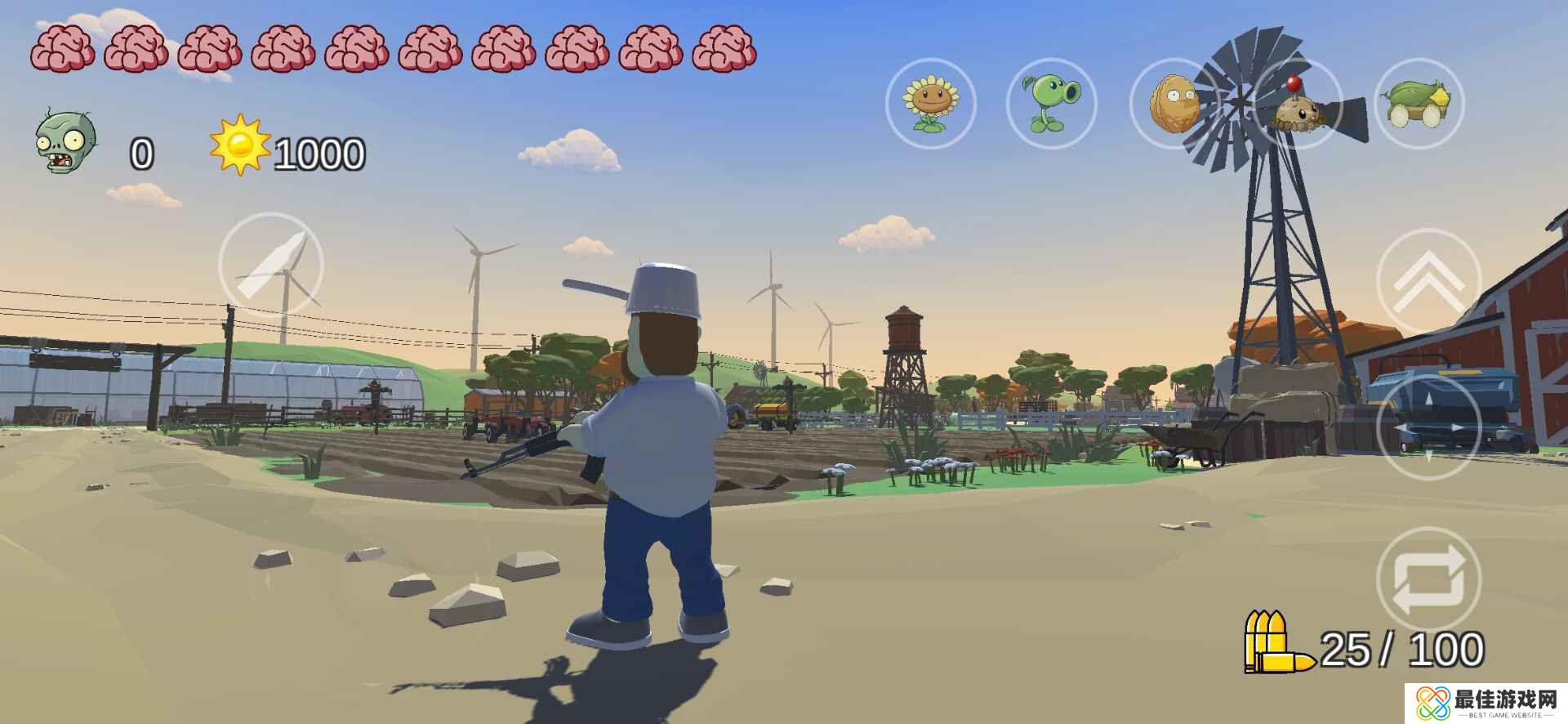Tap the four-arrow directional button
Image resolution: width=1568 pixels, height=724 pixels.
point(1428,426)
